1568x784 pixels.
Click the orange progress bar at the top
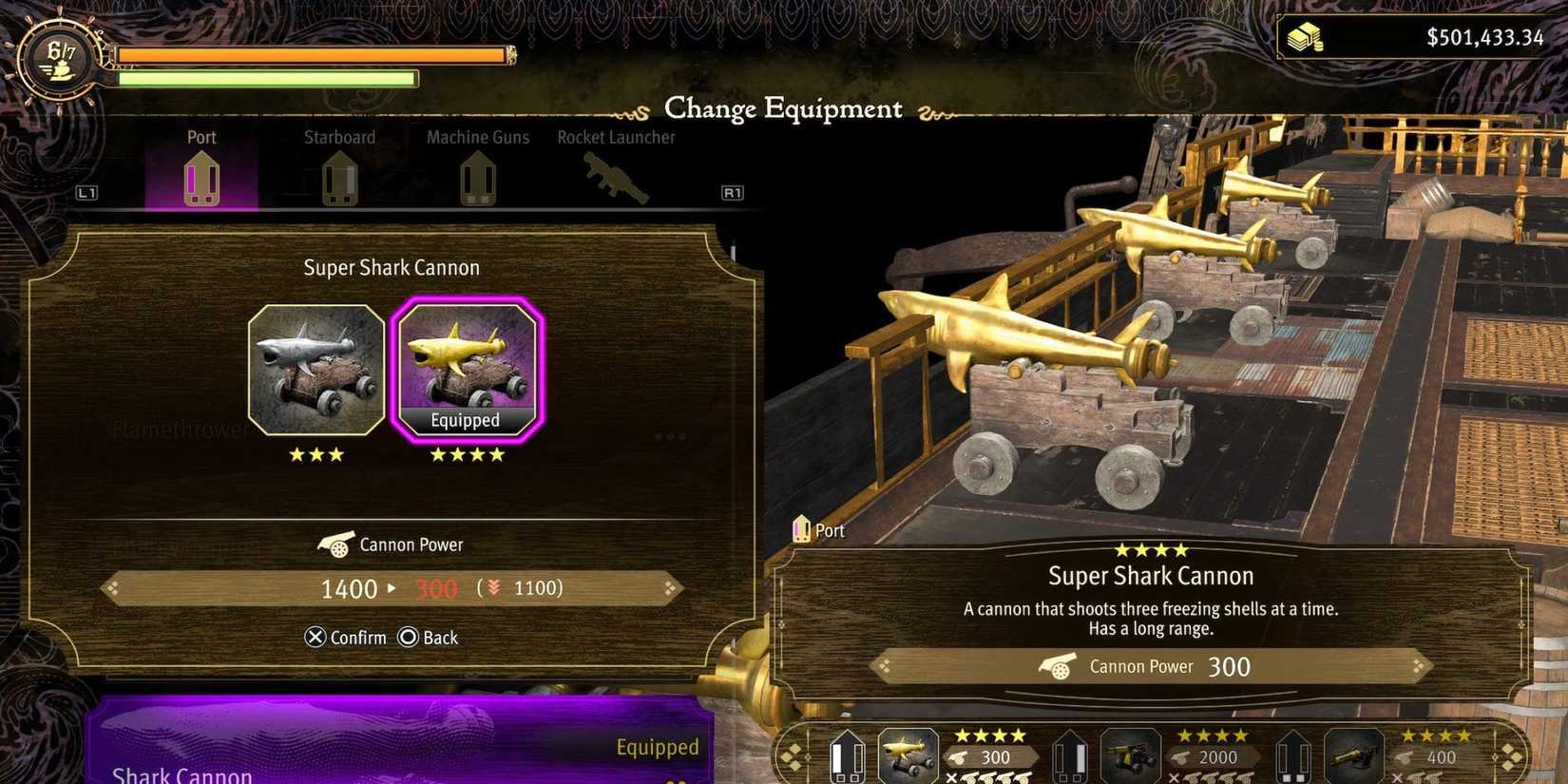click(x=309, y=55)
